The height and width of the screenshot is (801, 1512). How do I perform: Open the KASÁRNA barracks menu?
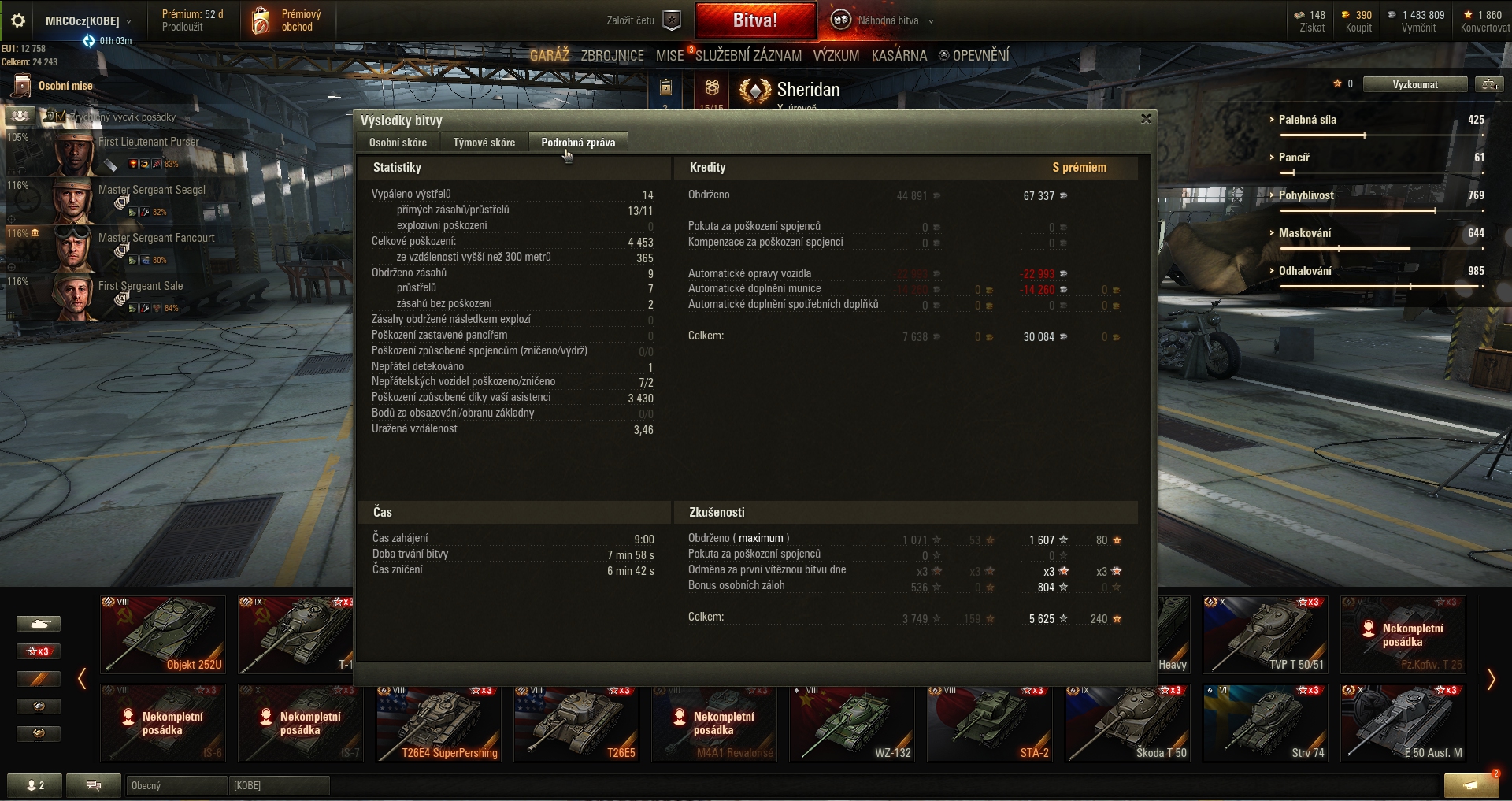[899, 56]
